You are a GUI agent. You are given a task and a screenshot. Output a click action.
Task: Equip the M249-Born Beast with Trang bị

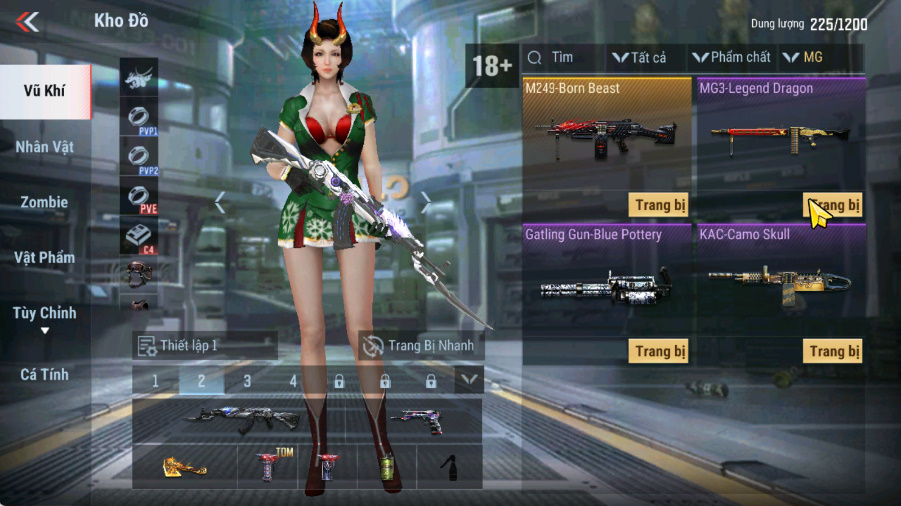point(659,204)
